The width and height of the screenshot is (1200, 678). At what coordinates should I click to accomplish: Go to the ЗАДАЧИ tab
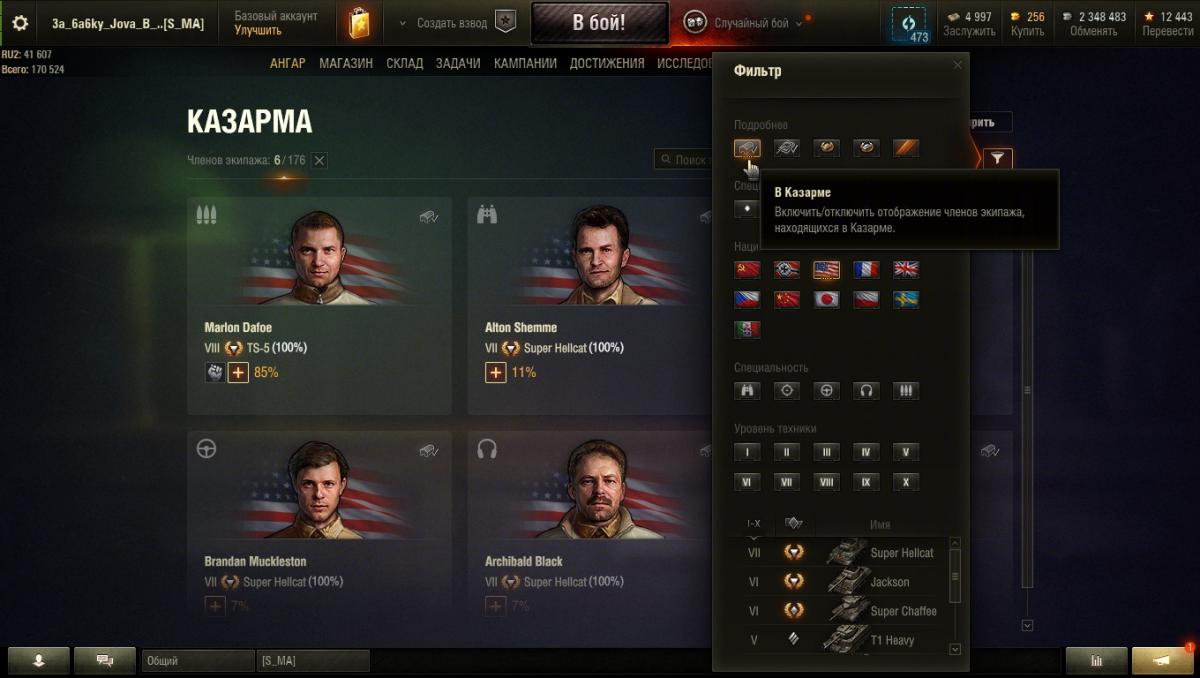[x=458, y=63]
